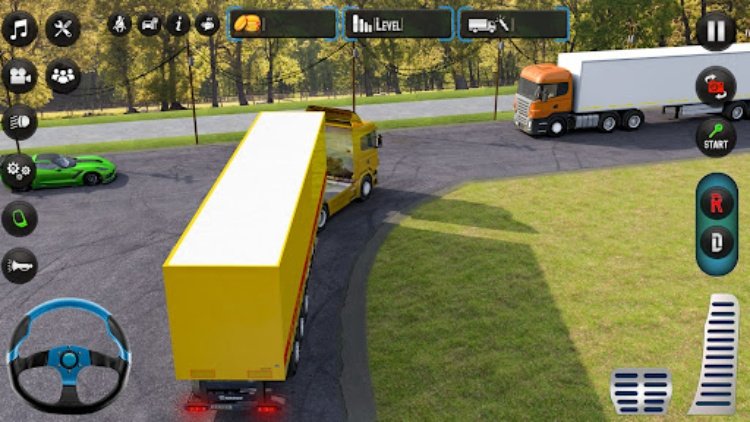
Task: Open the multiplayer people icon
Action: [63, 75]
